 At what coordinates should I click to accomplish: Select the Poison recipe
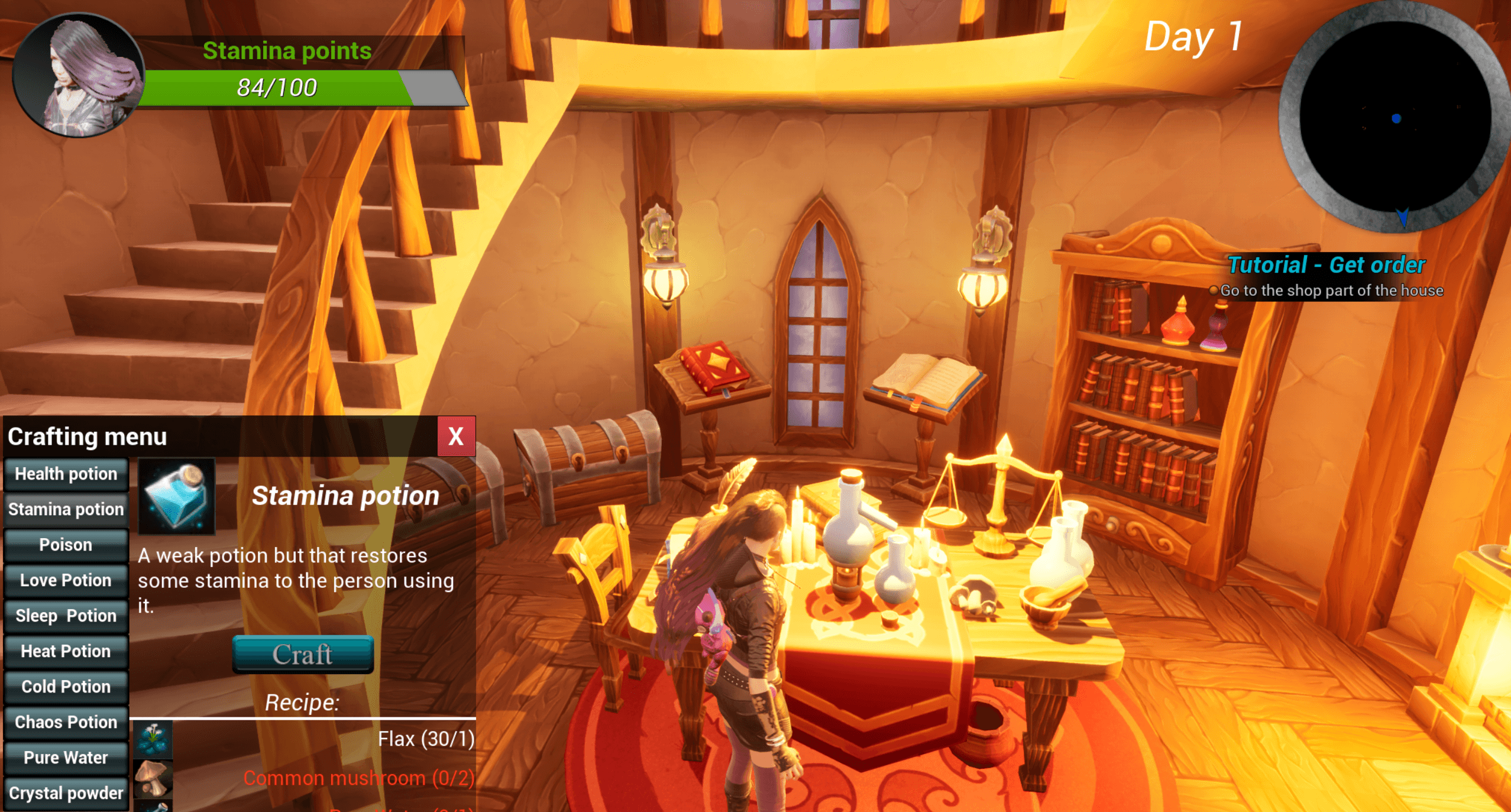[66, 545]
